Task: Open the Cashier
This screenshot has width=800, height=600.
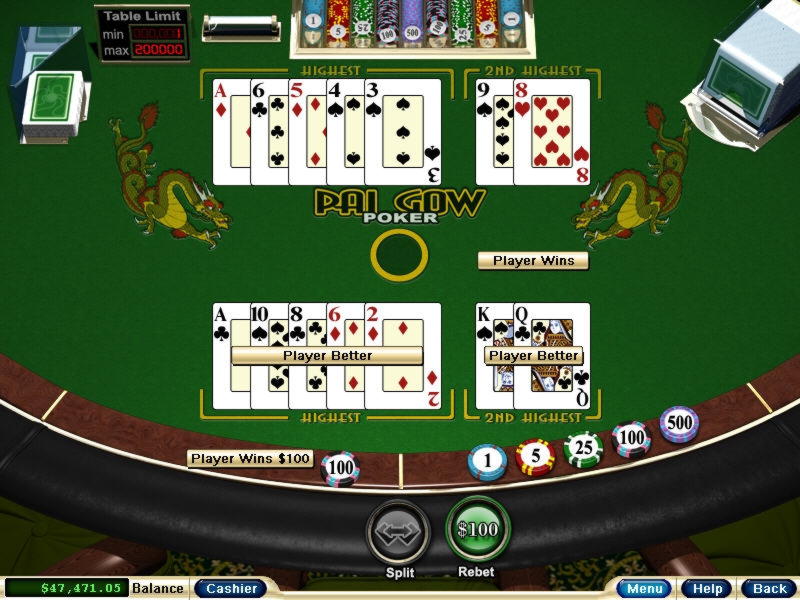Action: coord(230,588)
